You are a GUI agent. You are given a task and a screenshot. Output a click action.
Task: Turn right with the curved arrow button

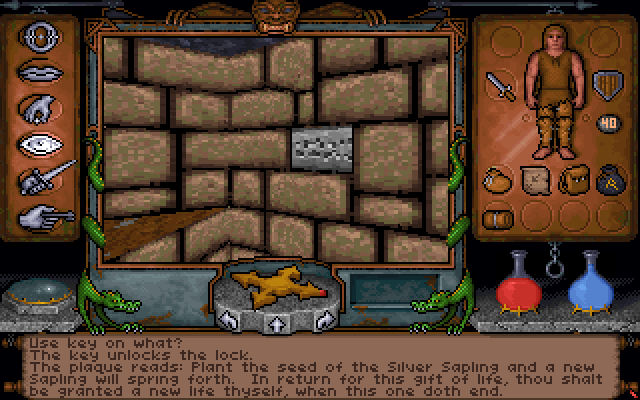pyautogui.click(x=325, y=322)
